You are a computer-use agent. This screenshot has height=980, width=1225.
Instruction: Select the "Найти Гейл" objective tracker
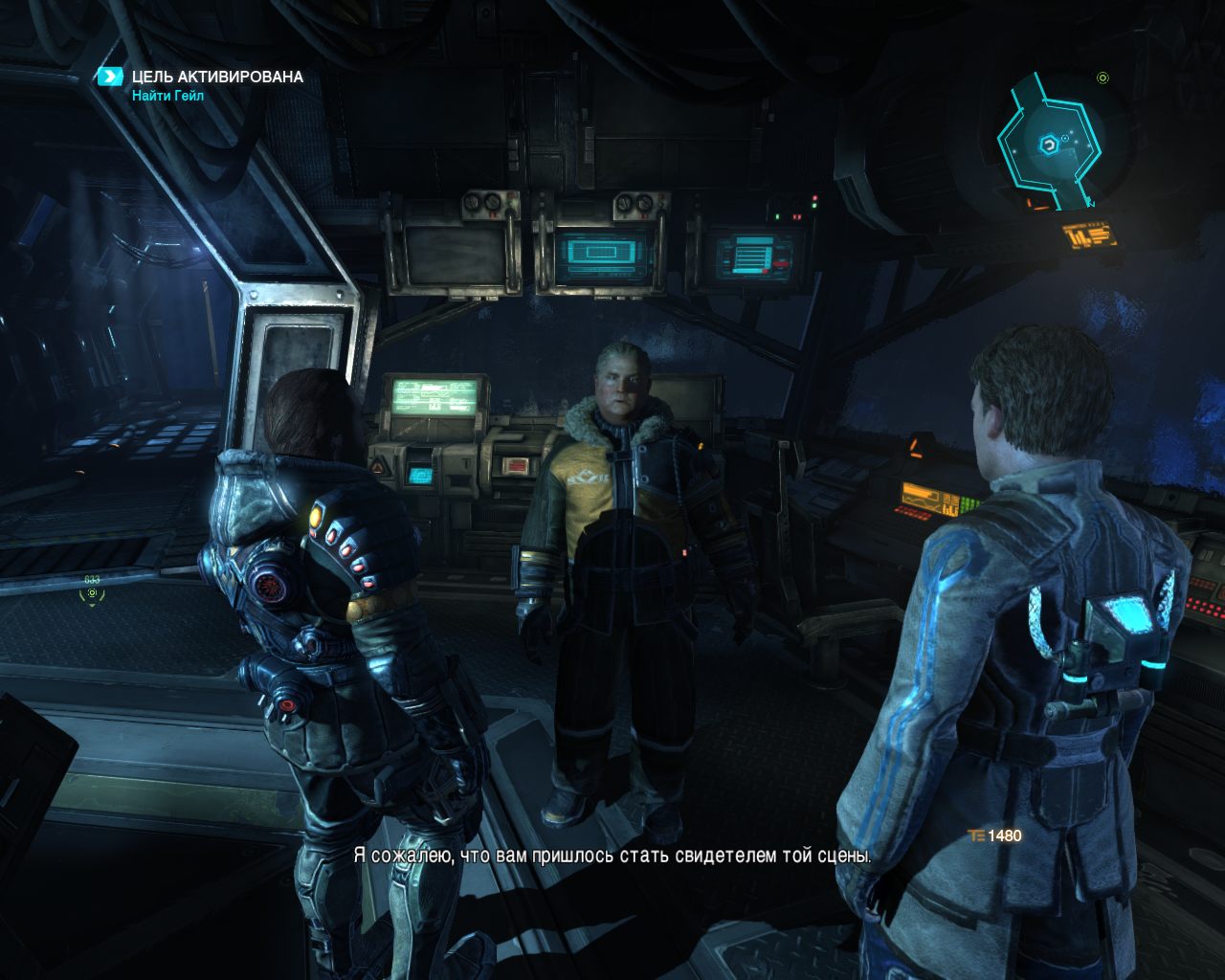pyautogui.click(x=168, y=96)
